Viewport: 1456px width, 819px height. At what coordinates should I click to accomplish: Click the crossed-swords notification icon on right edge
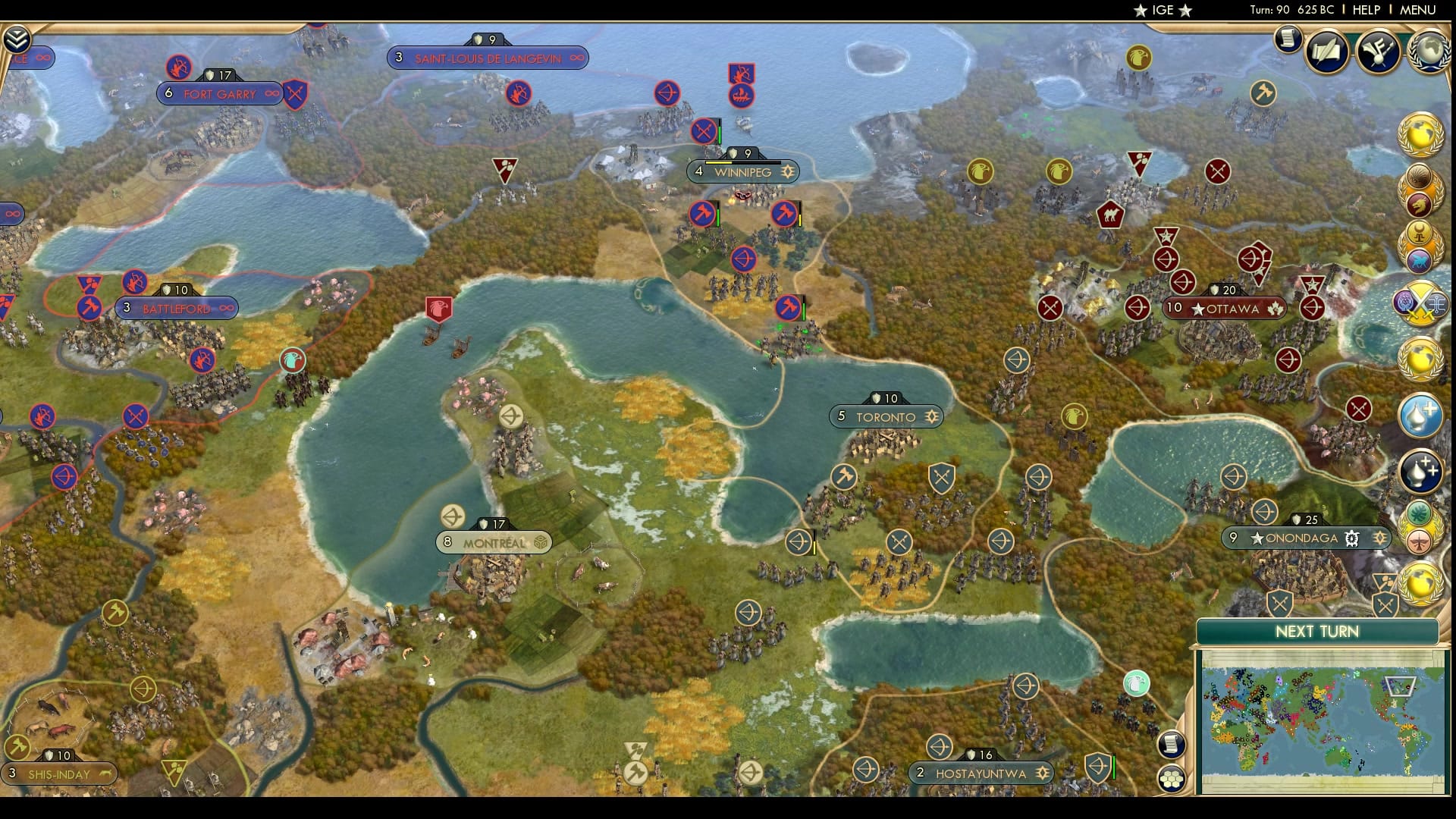click(1424, 303)
